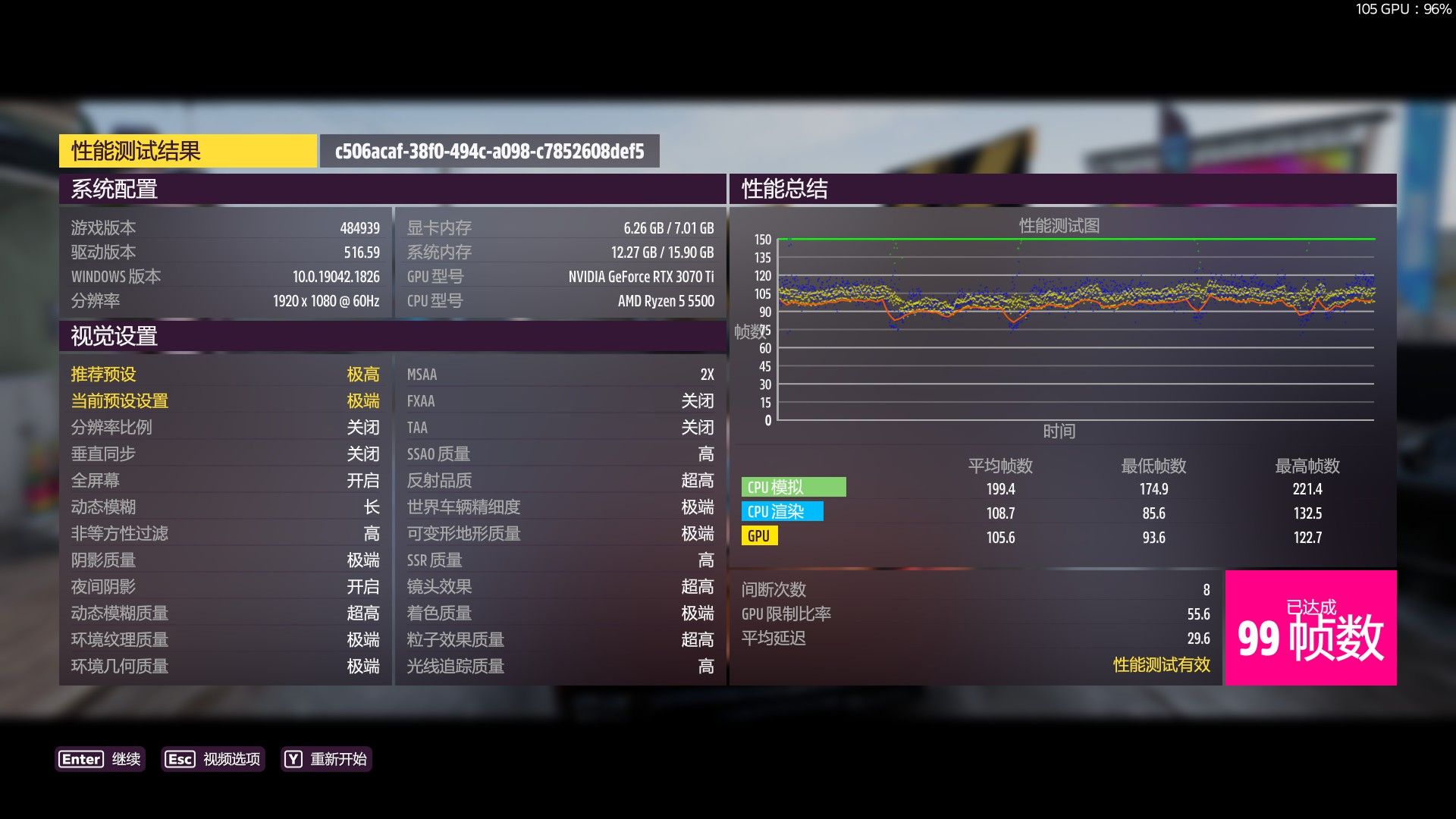The width and height of the screenshot is (1456, 819).
Task: Select the GPU yellow legend marker
Action: [758, 536]
